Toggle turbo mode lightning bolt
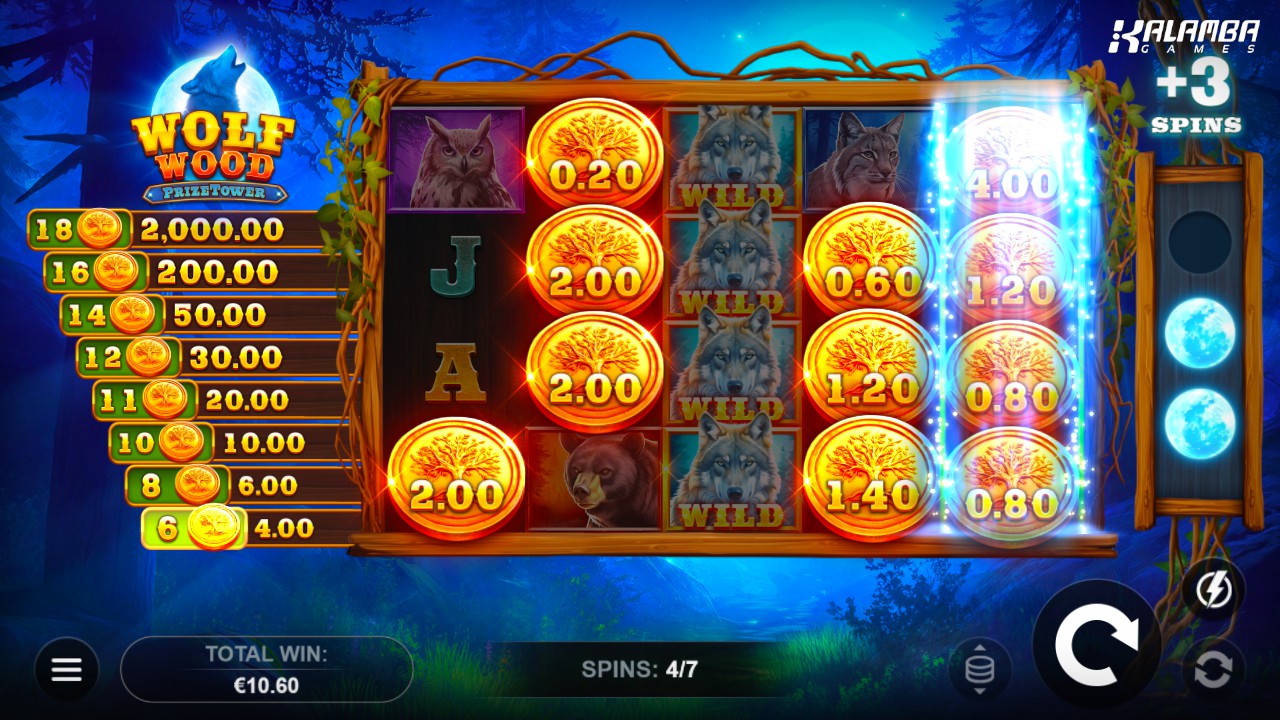This screenshot has width=1280, height=720. point(1213,590)
